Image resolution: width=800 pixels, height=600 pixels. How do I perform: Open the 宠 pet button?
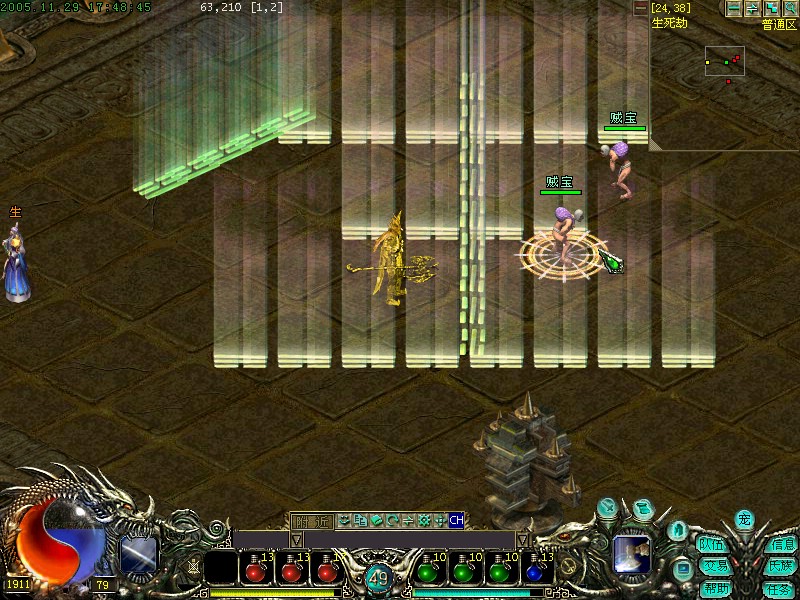[x=743, y=519]
